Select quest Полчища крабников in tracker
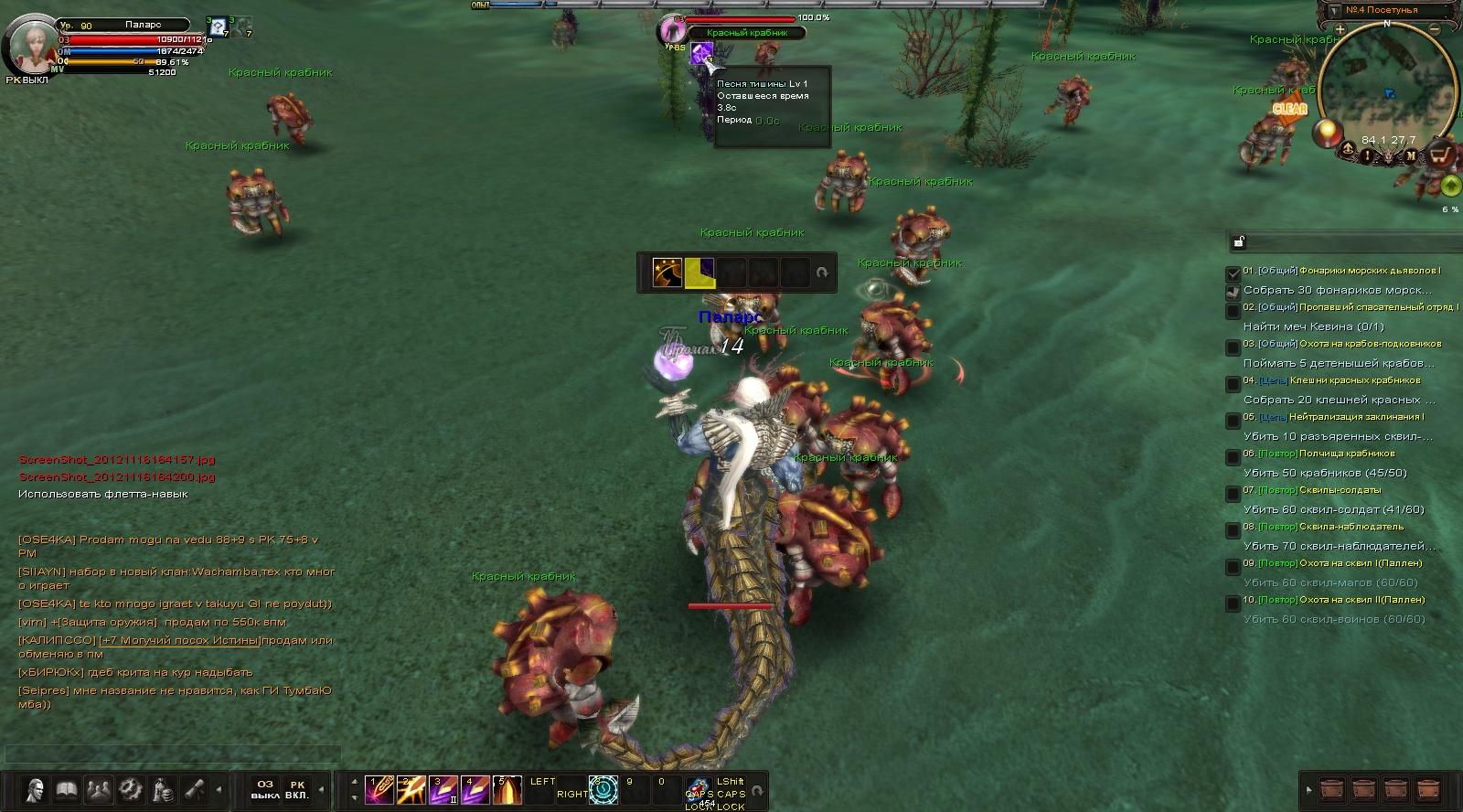This screenshot has height=812, width=1463. 1346,454
